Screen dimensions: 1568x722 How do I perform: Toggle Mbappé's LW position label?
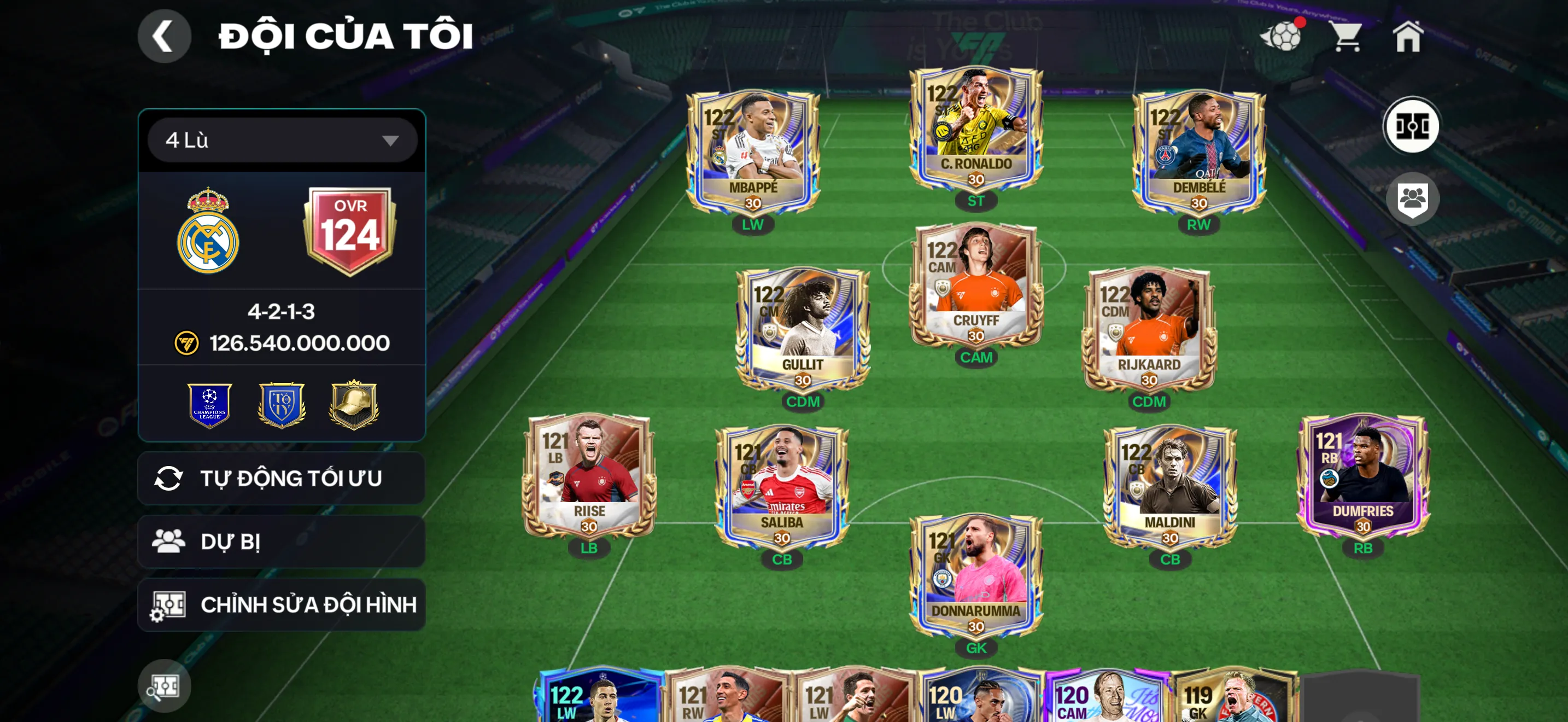tap(752, 225)
